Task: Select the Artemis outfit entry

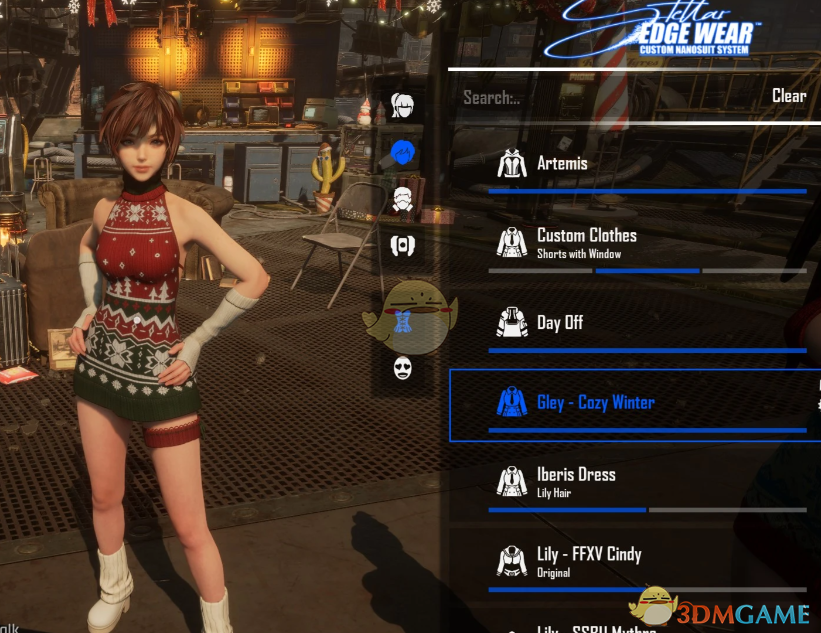Action: pyautogui.click(x=562, y=163)
